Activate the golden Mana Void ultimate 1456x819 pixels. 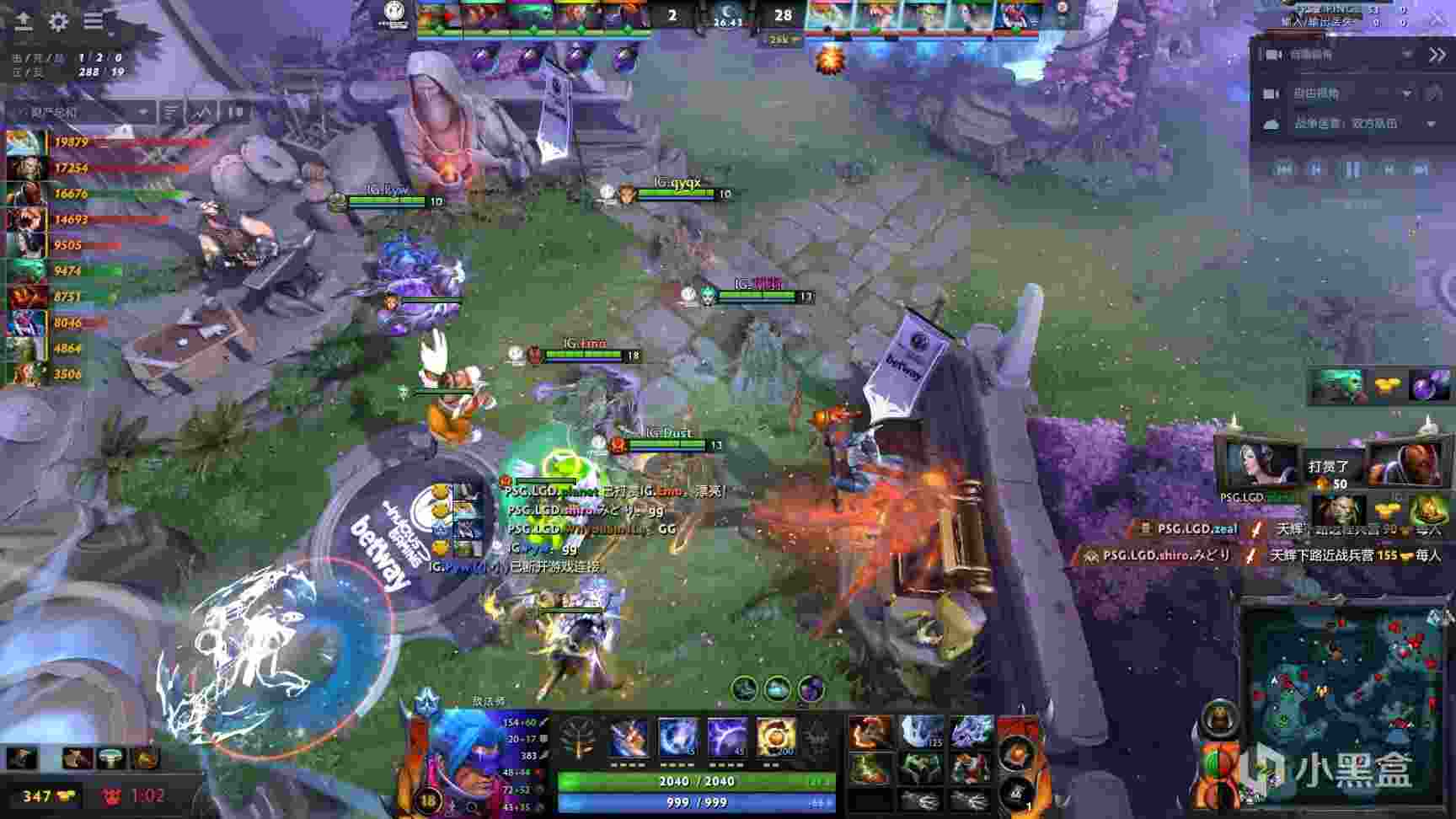(775, 739)
